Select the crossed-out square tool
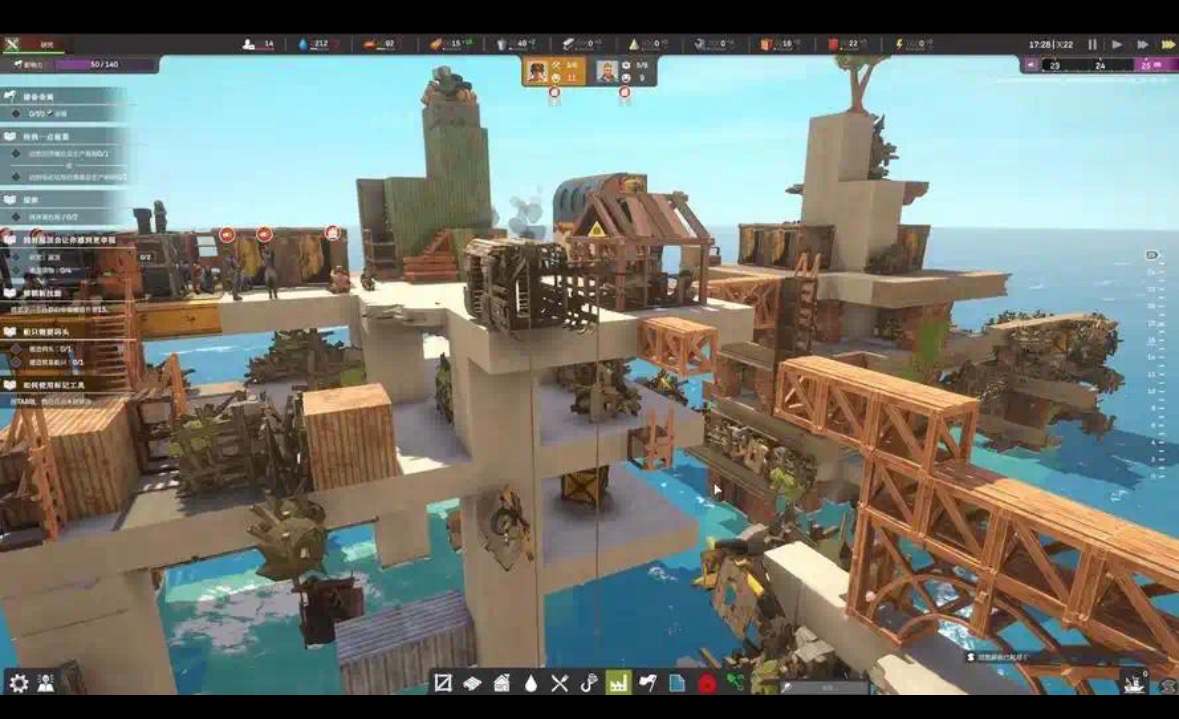Screen dimensions: 1179x719 [443, 683]
